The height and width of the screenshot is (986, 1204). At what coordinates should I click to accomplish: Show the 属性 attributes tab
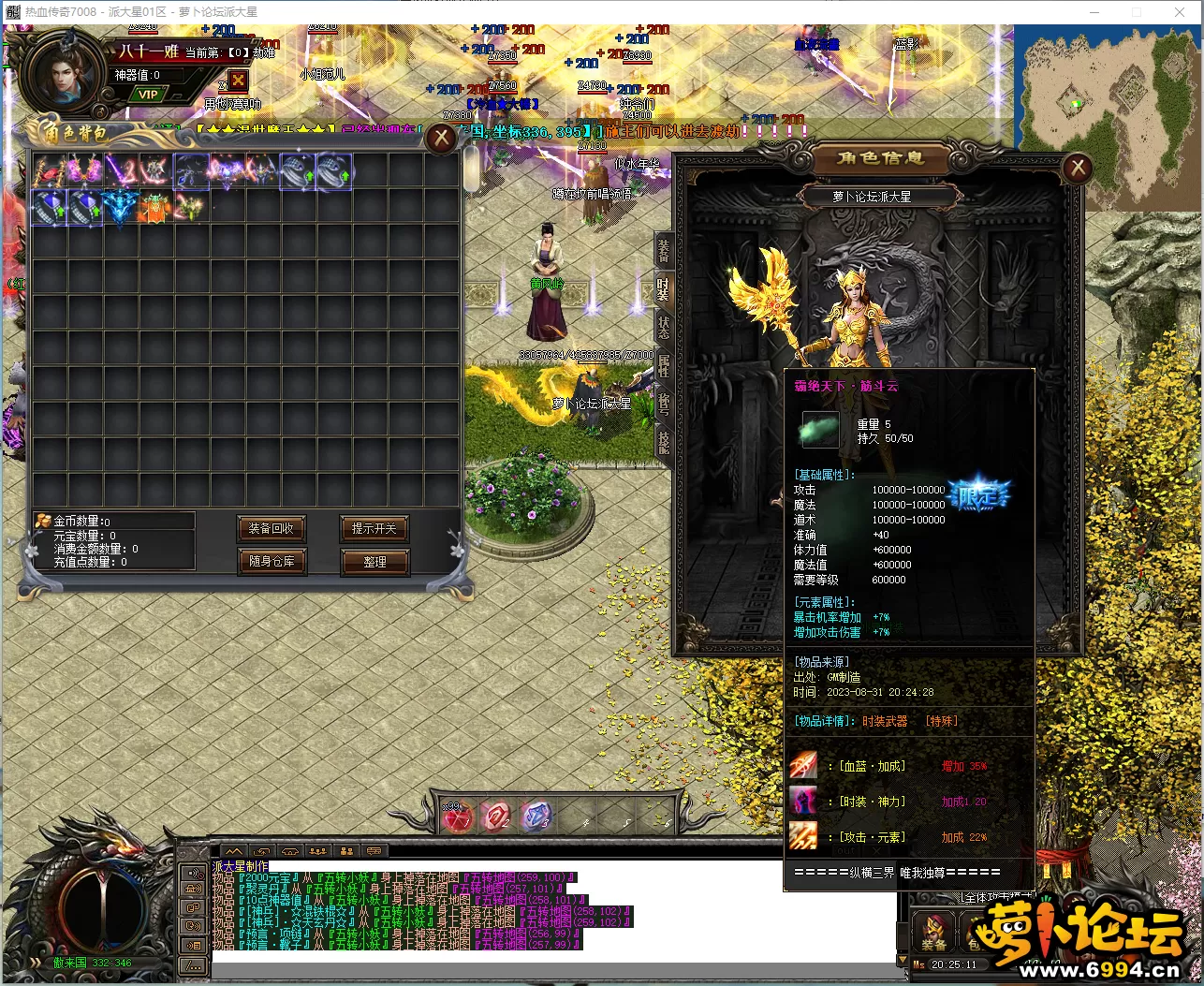click(663, 365)
